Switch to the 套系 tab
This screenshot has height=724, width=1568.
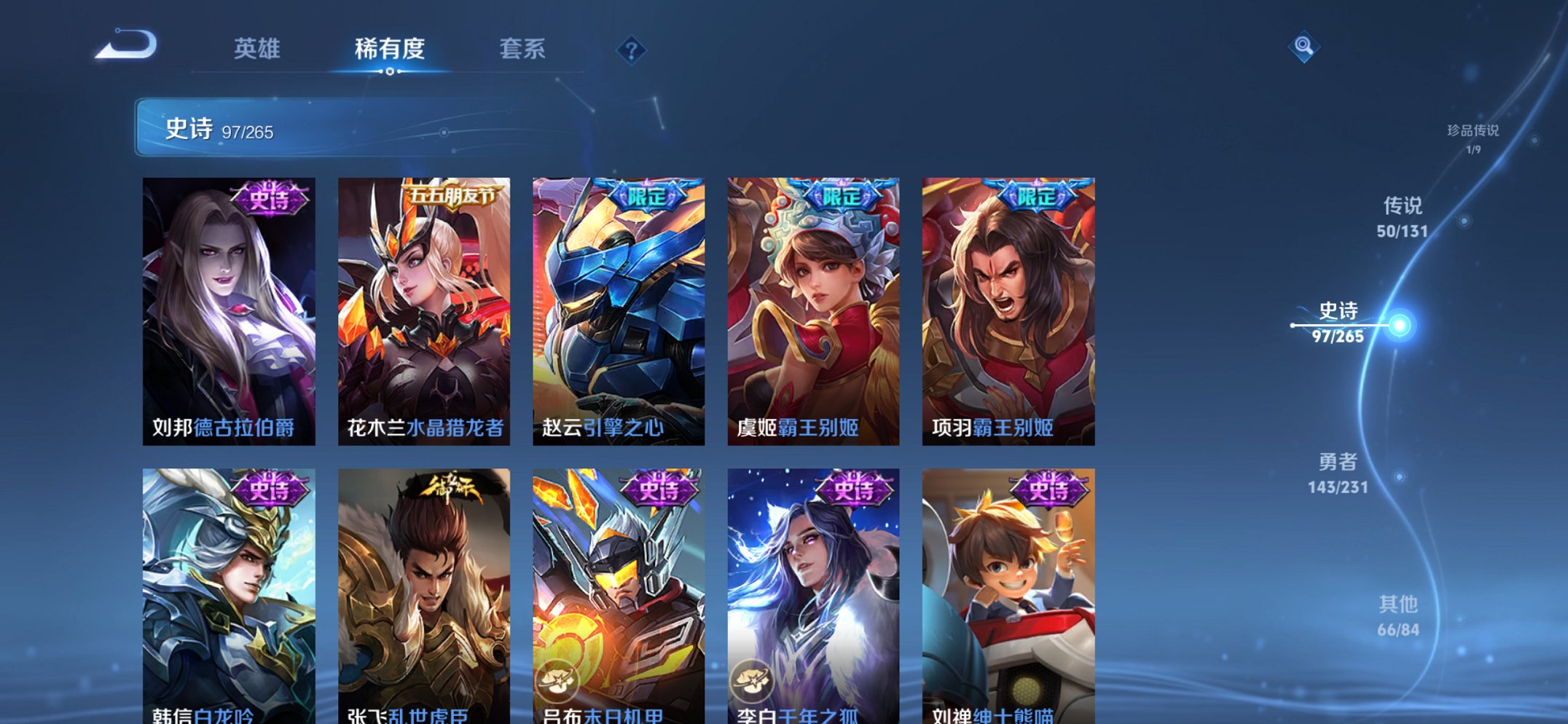(522, 50)
